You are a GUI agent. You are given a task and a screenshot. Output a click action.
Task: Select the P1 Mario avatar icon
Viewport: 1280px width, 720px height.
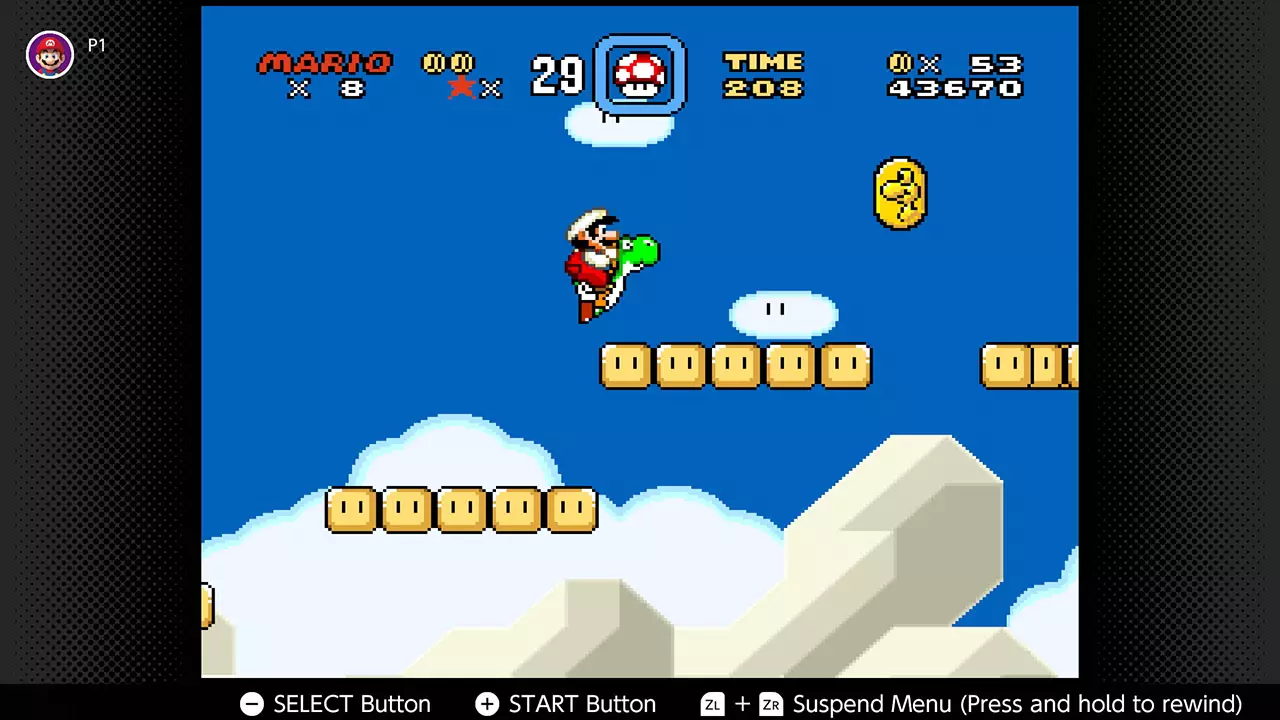[50, 55]
